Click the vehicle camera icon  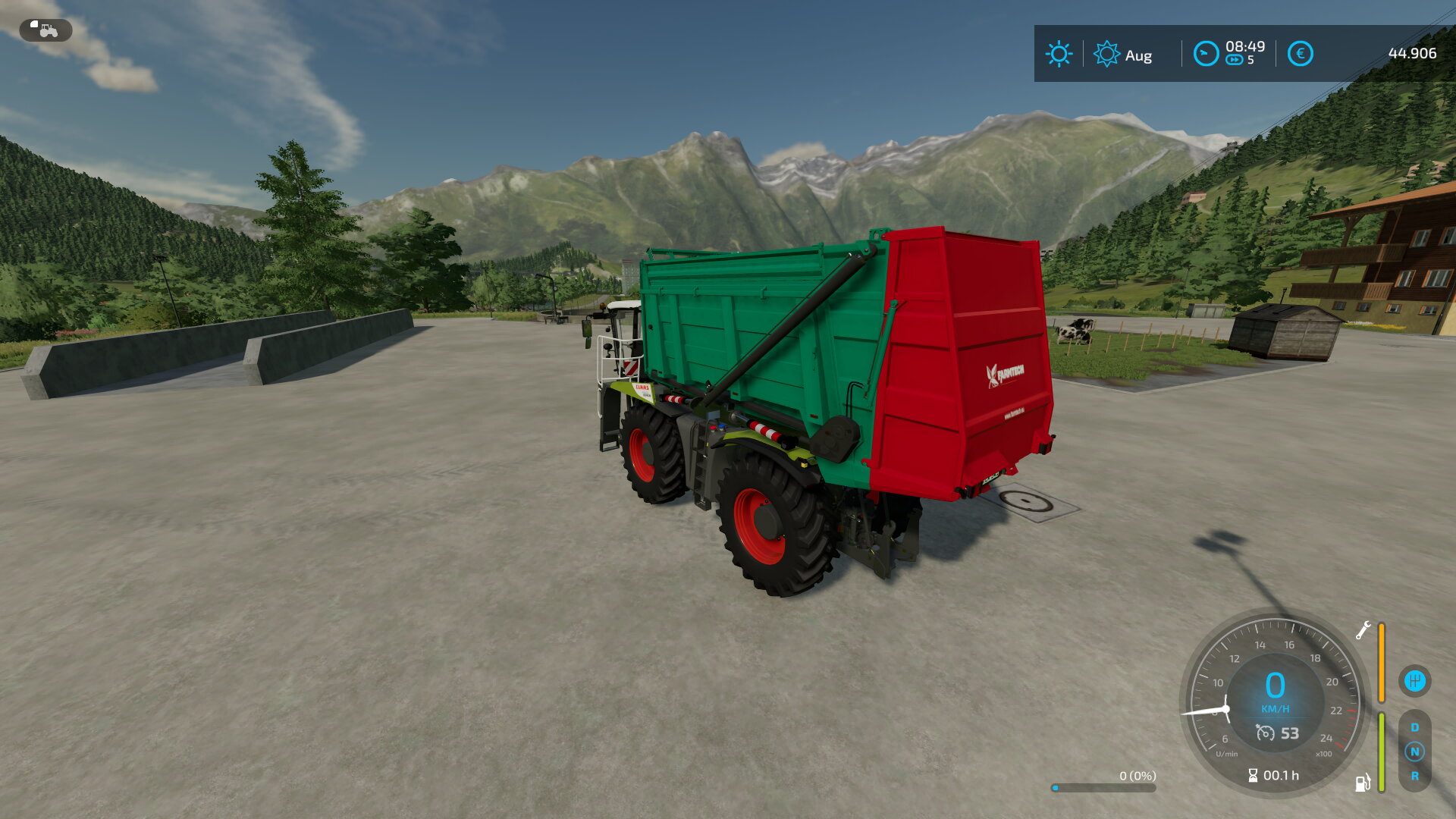45,30
